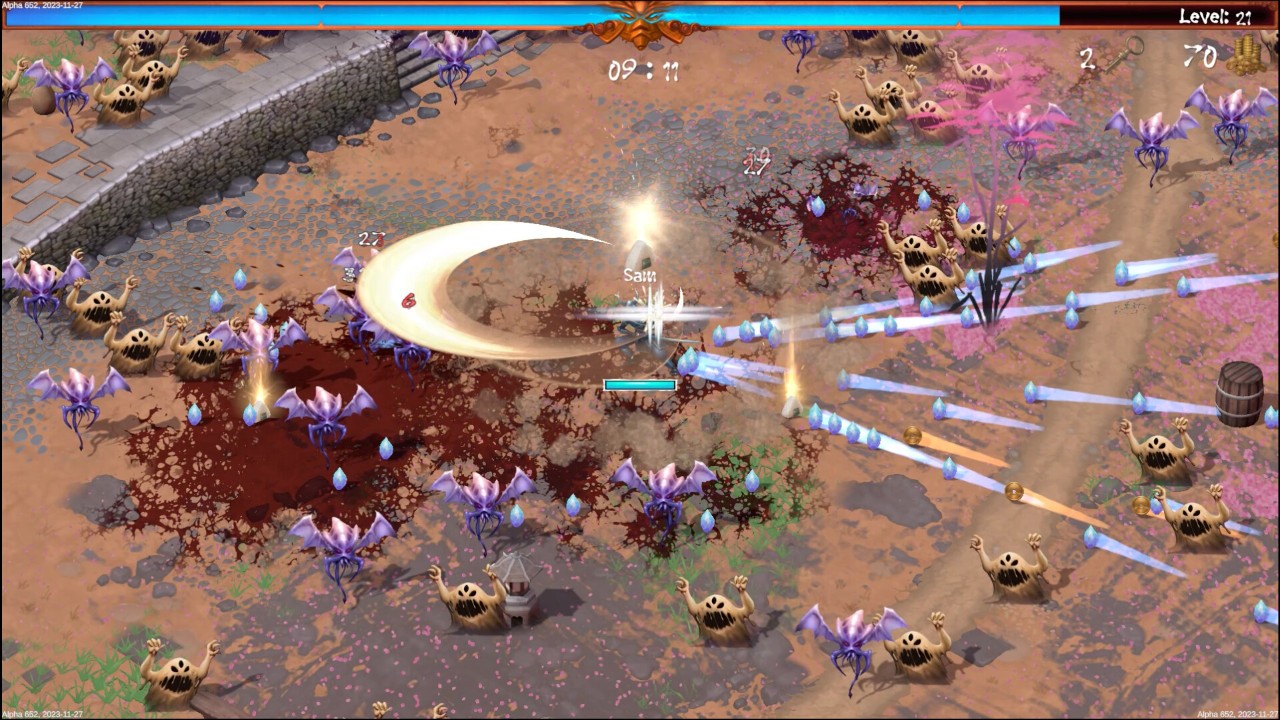The height and width of the screenshot is (720, 1280).
Task: Click the key icon beside the counter
Action: tap(1124, 53)
